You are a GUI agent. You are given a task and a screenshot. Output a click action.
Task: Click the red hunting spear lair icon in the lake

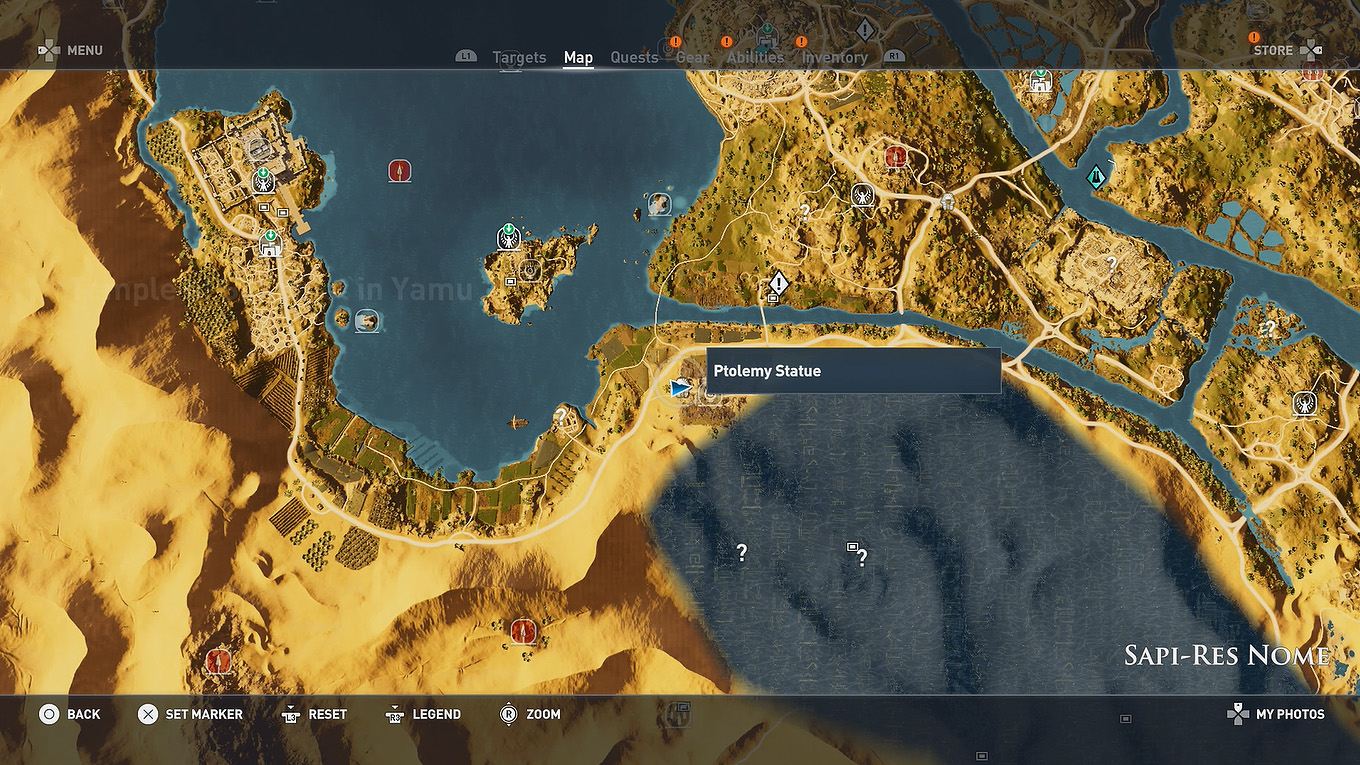398,170
